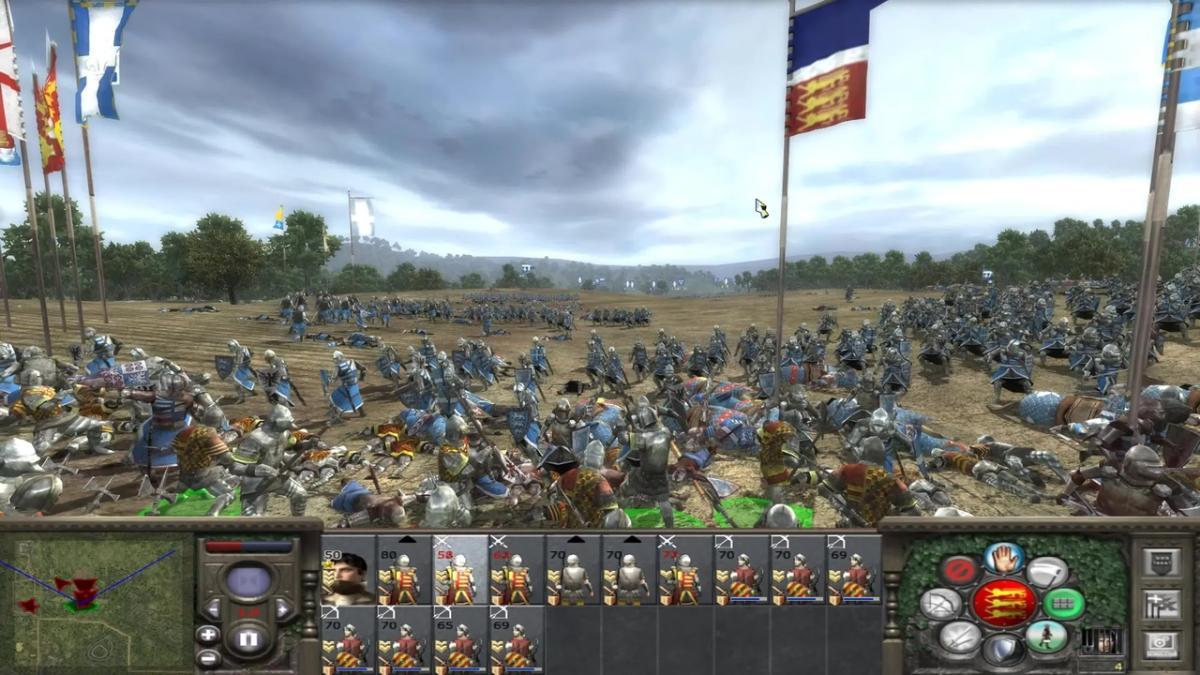Select the archer unit card with 65 soldiers
1200x675 pixels.
tap(460, 640)
